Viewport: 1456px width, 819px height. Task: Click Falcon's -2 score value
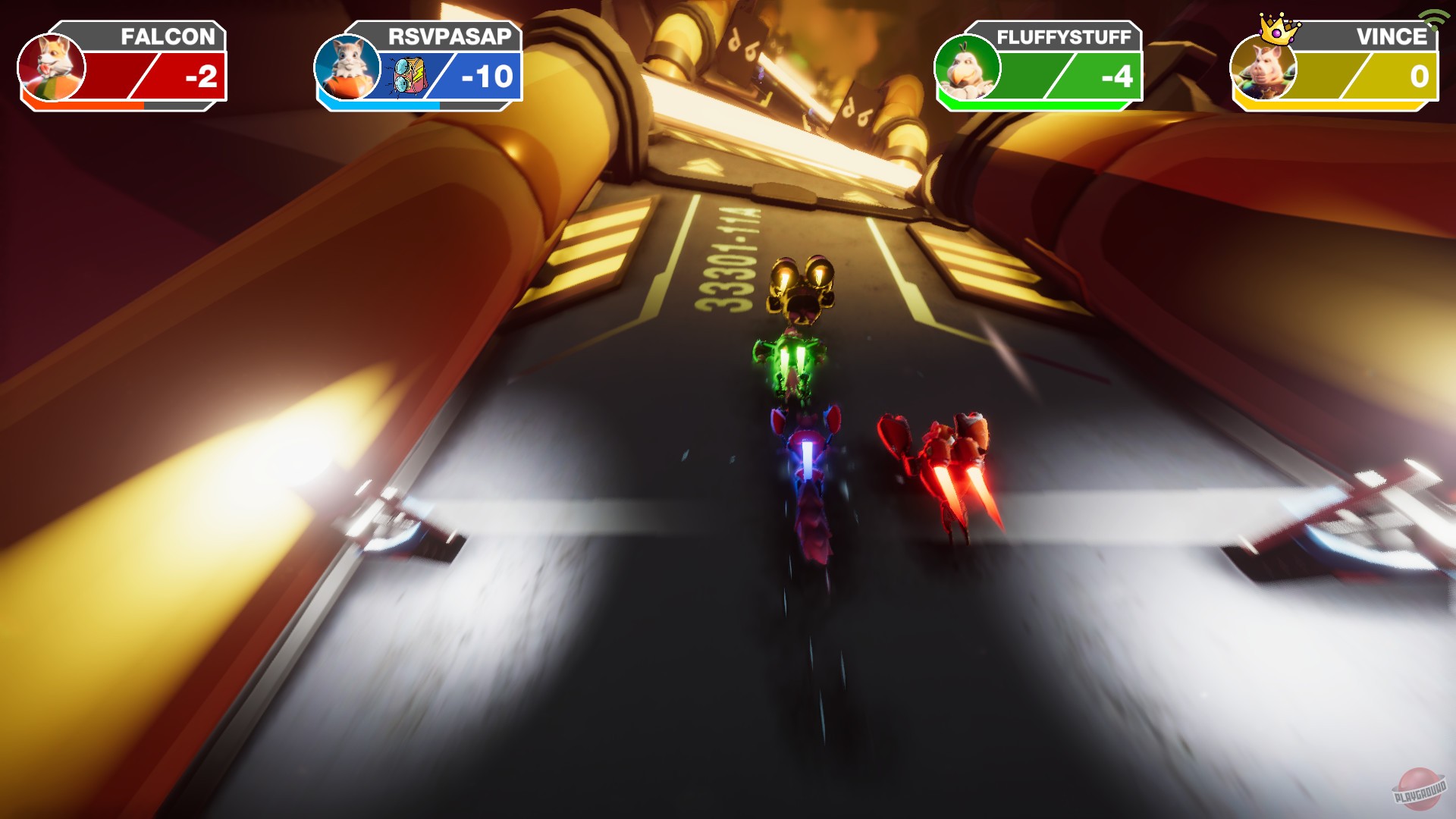(199, 76)
